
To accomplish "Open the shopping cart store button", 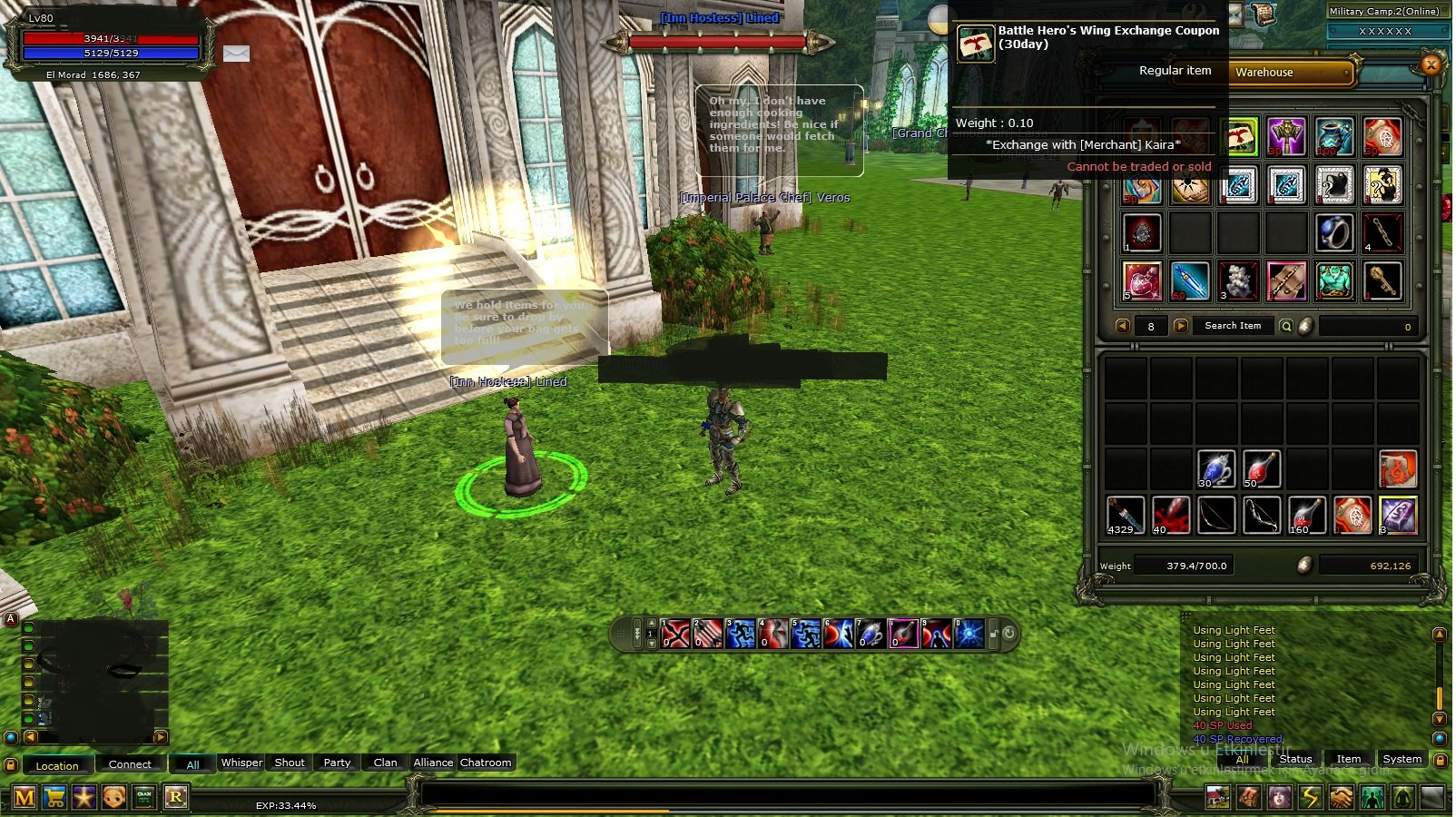I will tap(54, 798).
